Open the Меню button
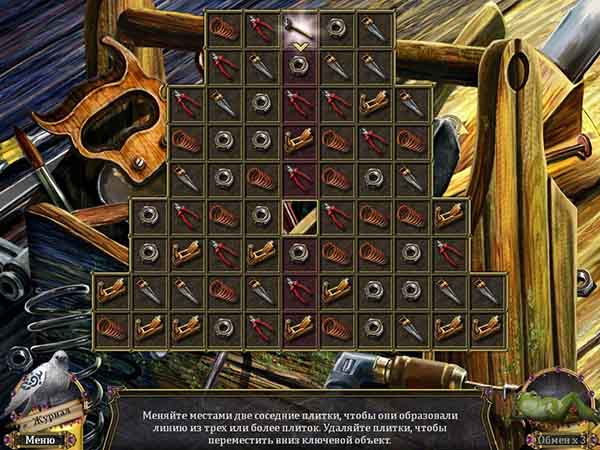The height and width of the screenshot is (450, 600). (41, 438)
